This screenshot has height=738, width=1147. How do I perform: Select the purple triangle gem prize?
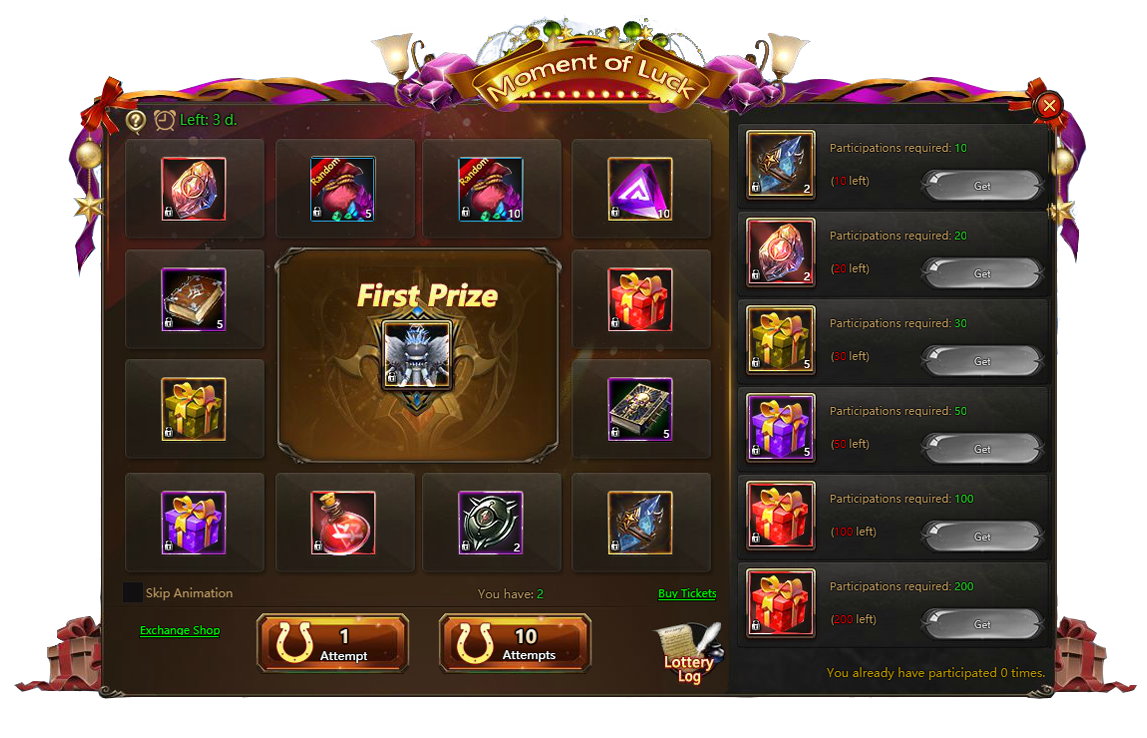[640, 189]
